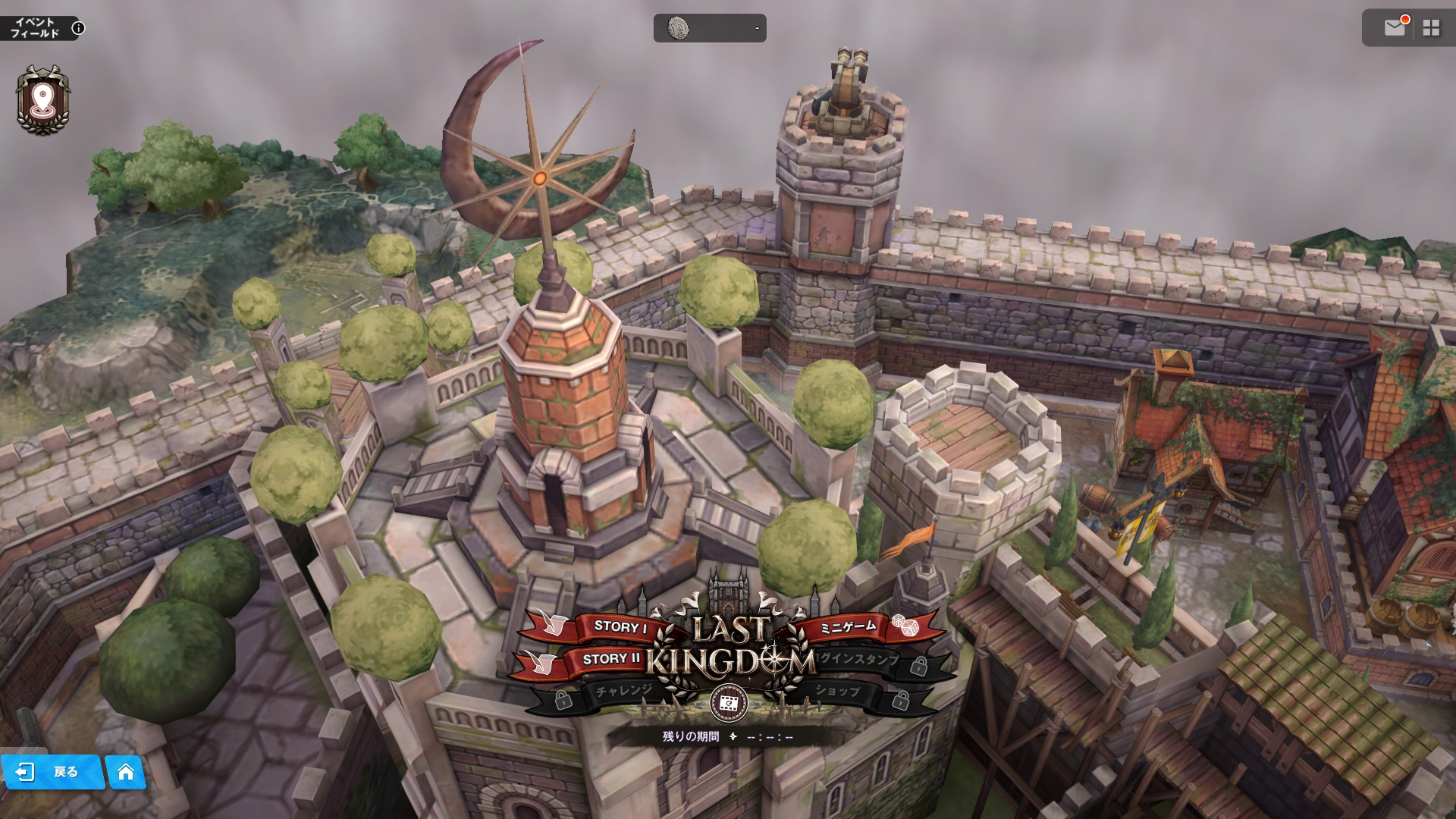Click the map pin emblem
Screen dimensions: 1456x819
click(42, 99)
